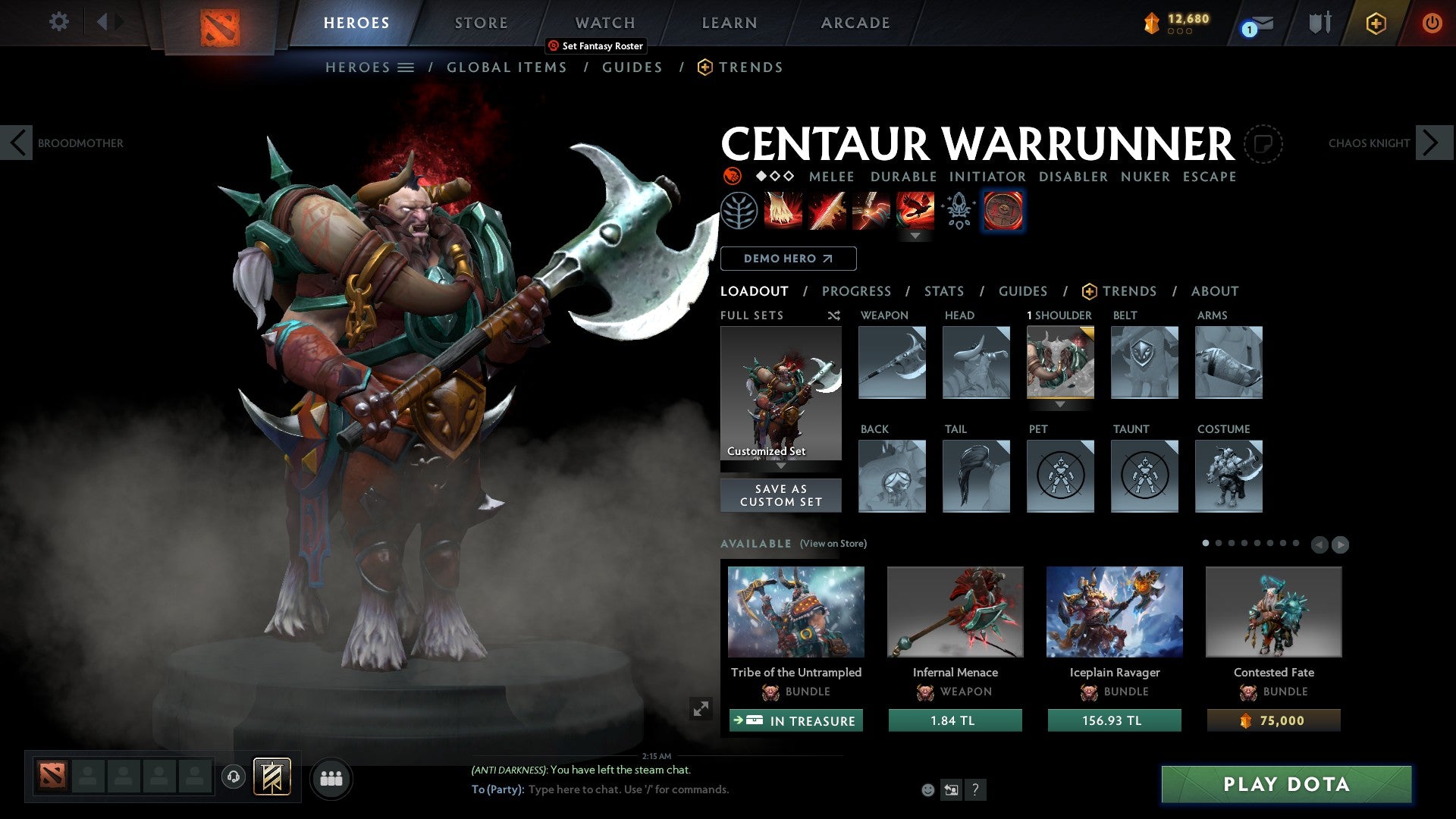Open the ARCADE menu item

tap(855, 23)
